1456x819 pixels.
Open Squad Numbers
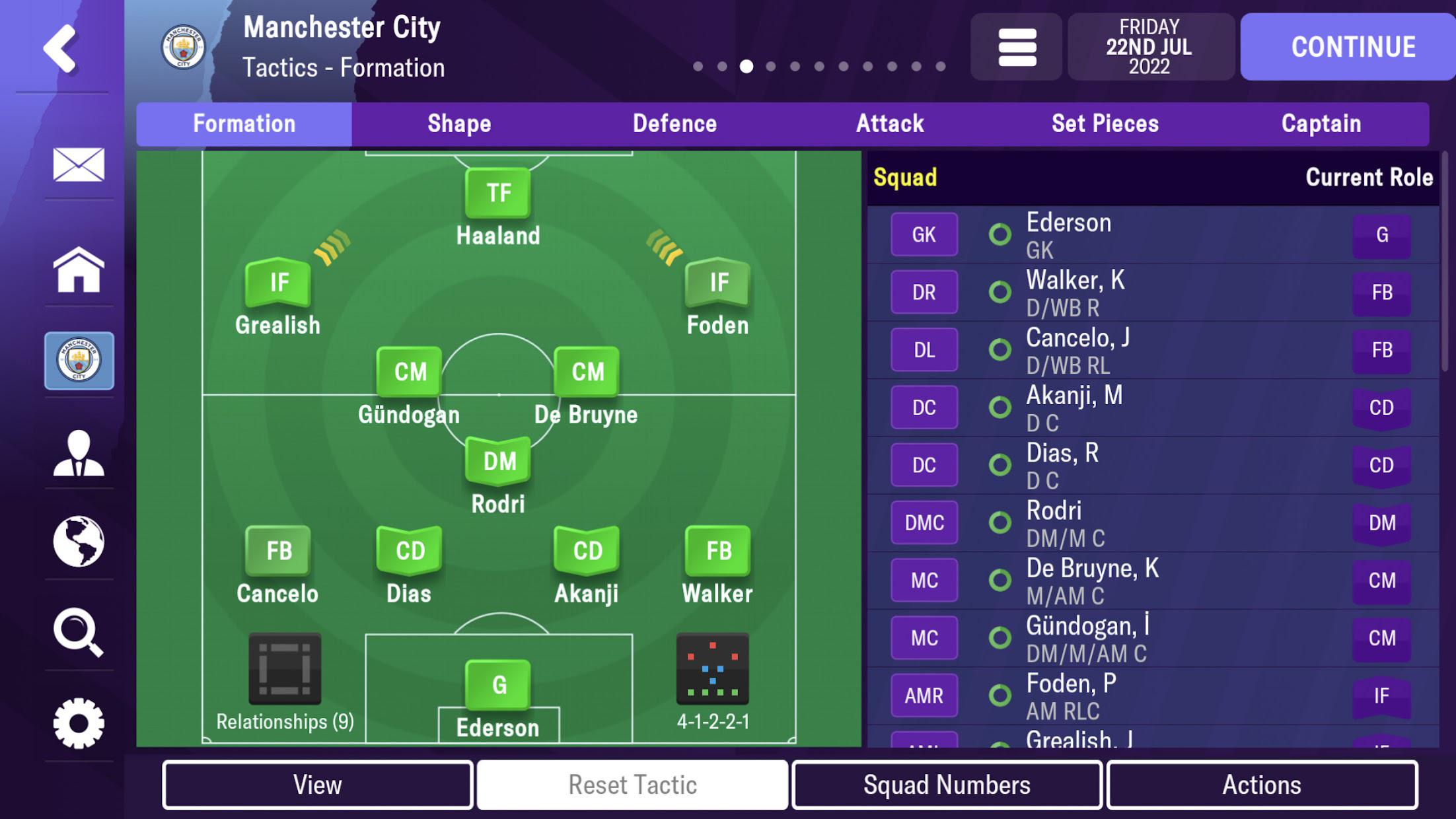(947, 785)
